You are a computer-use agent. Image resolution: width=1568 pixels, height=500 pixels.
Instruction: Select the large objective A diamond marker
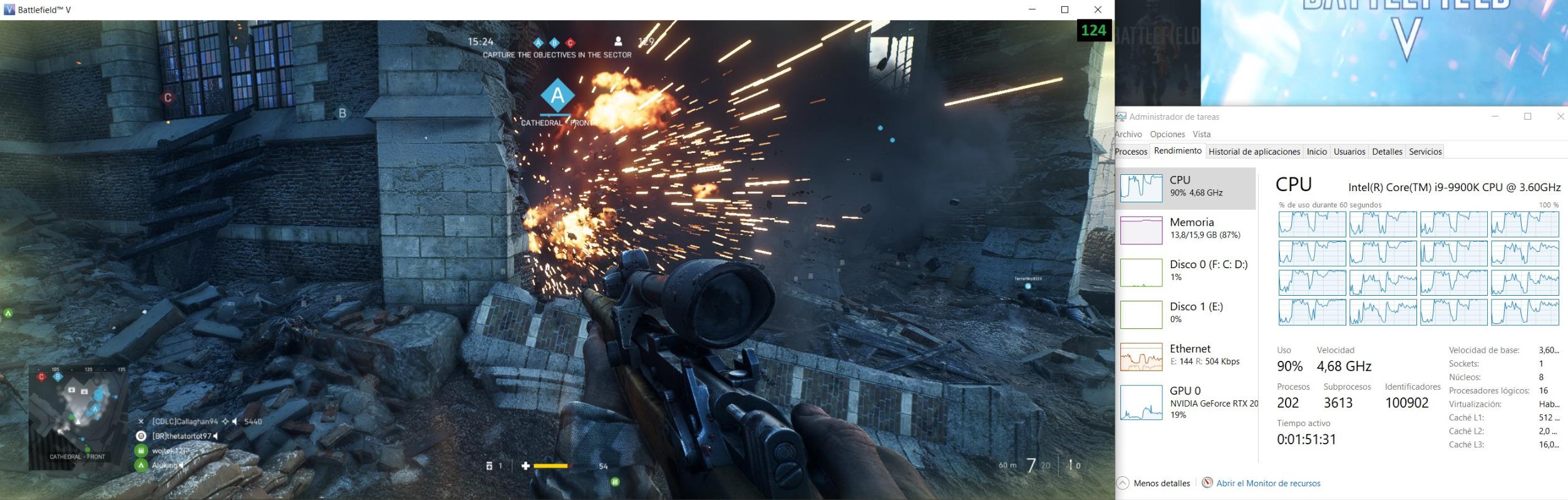click(x=557, y=96)
